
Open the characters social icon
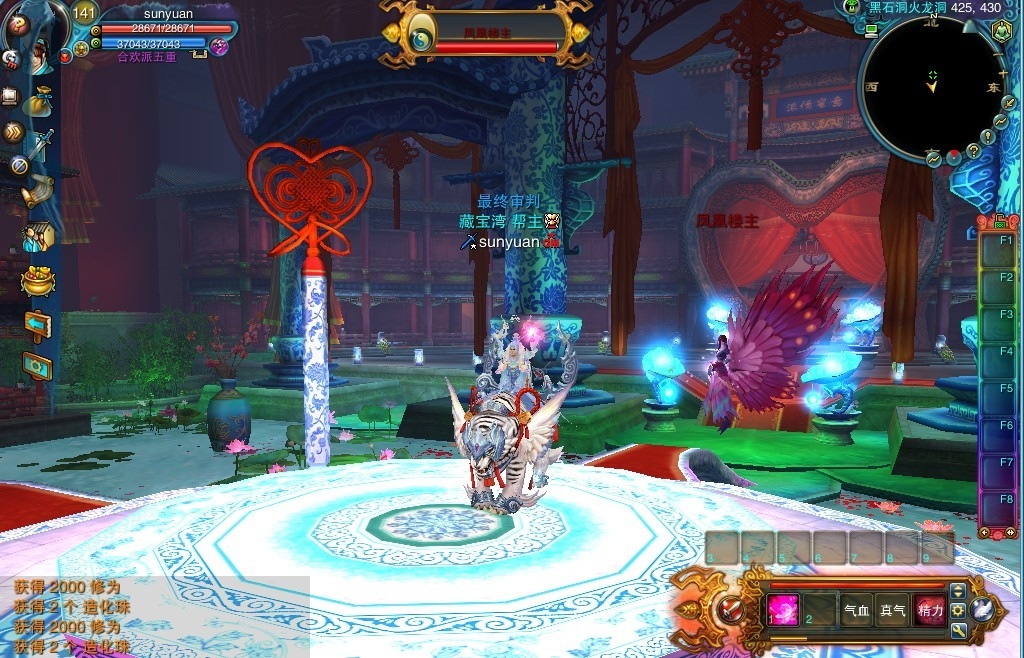coord(37,237)
